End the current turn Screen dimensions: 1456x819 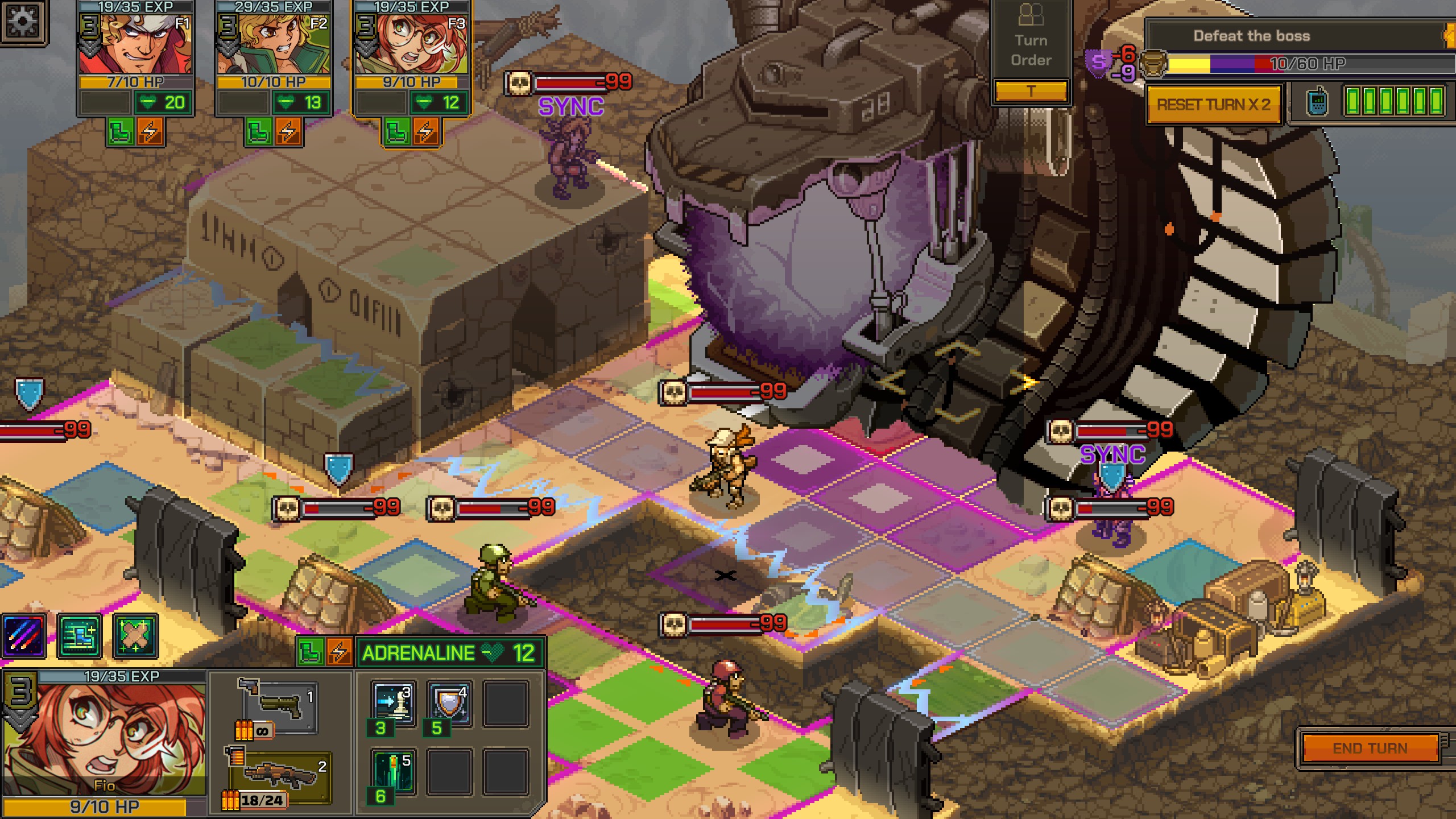coord(1370,748)
